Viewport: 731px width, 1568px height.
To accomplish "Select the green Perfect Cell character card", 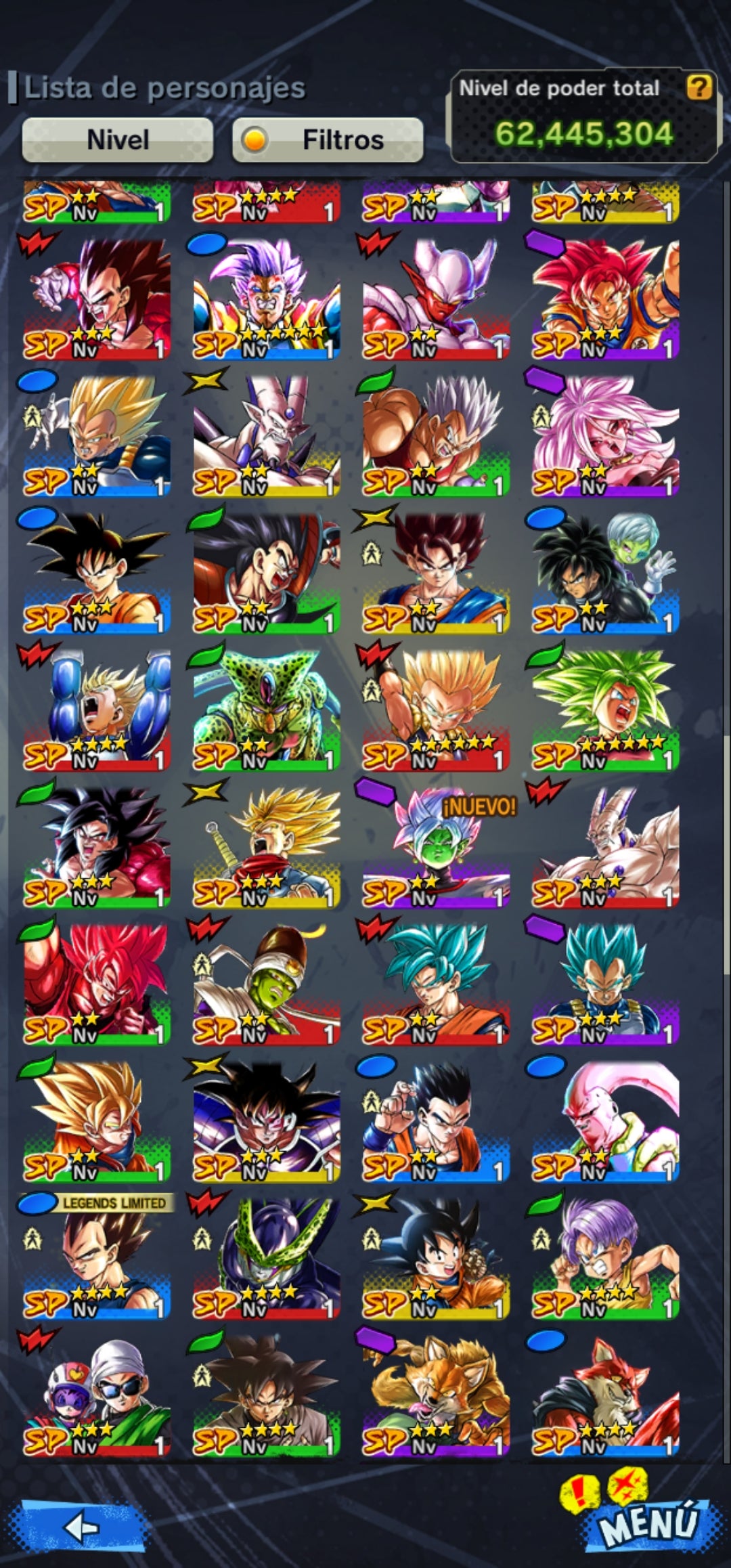I will pos(266,709).
